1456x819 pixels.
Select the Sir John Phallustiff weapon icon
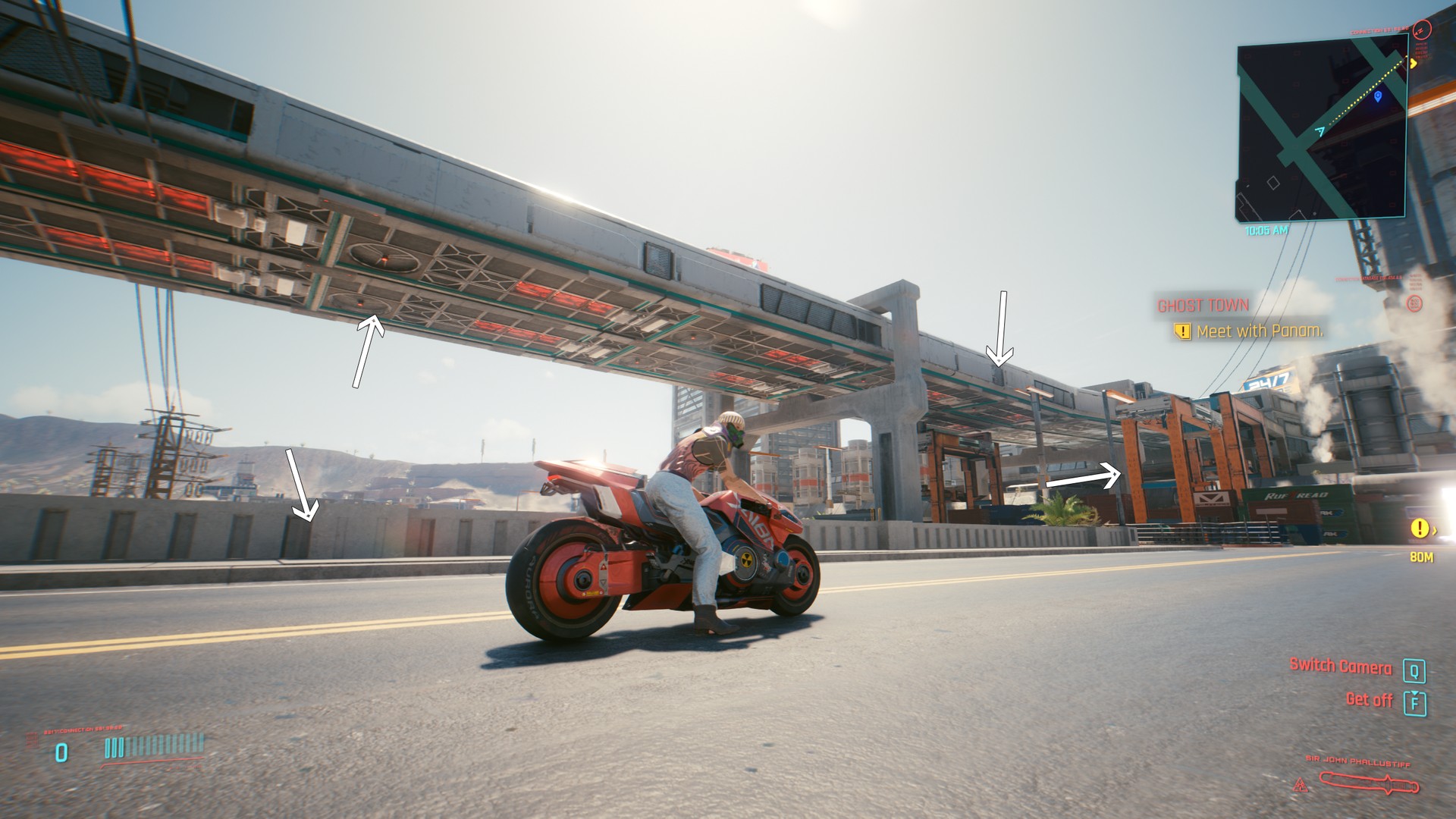pyautogui.click(x=1369, y=782)
